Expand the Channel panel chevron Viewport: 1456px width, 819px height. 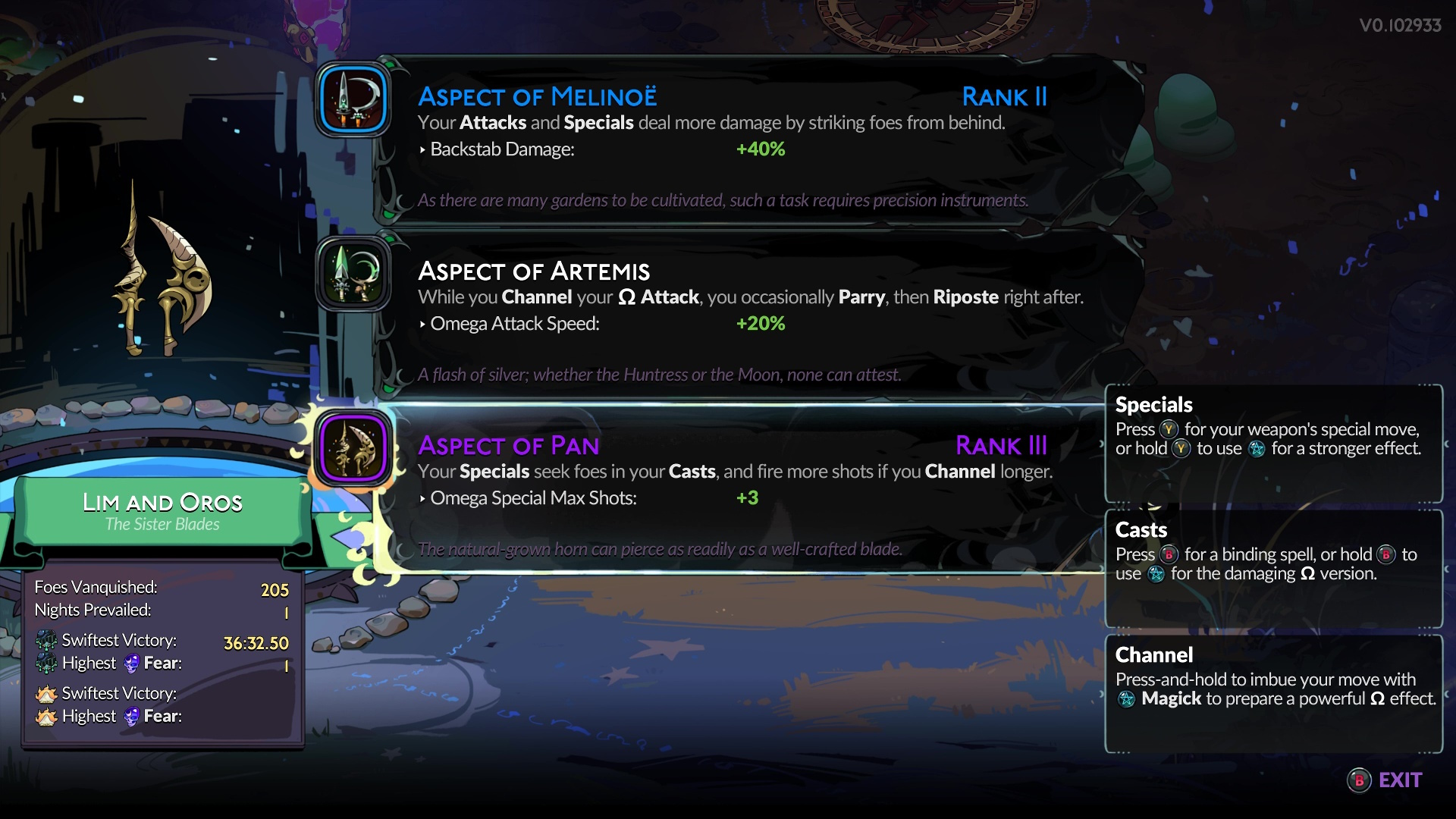pyautogui.click(x=1447, y=695)
